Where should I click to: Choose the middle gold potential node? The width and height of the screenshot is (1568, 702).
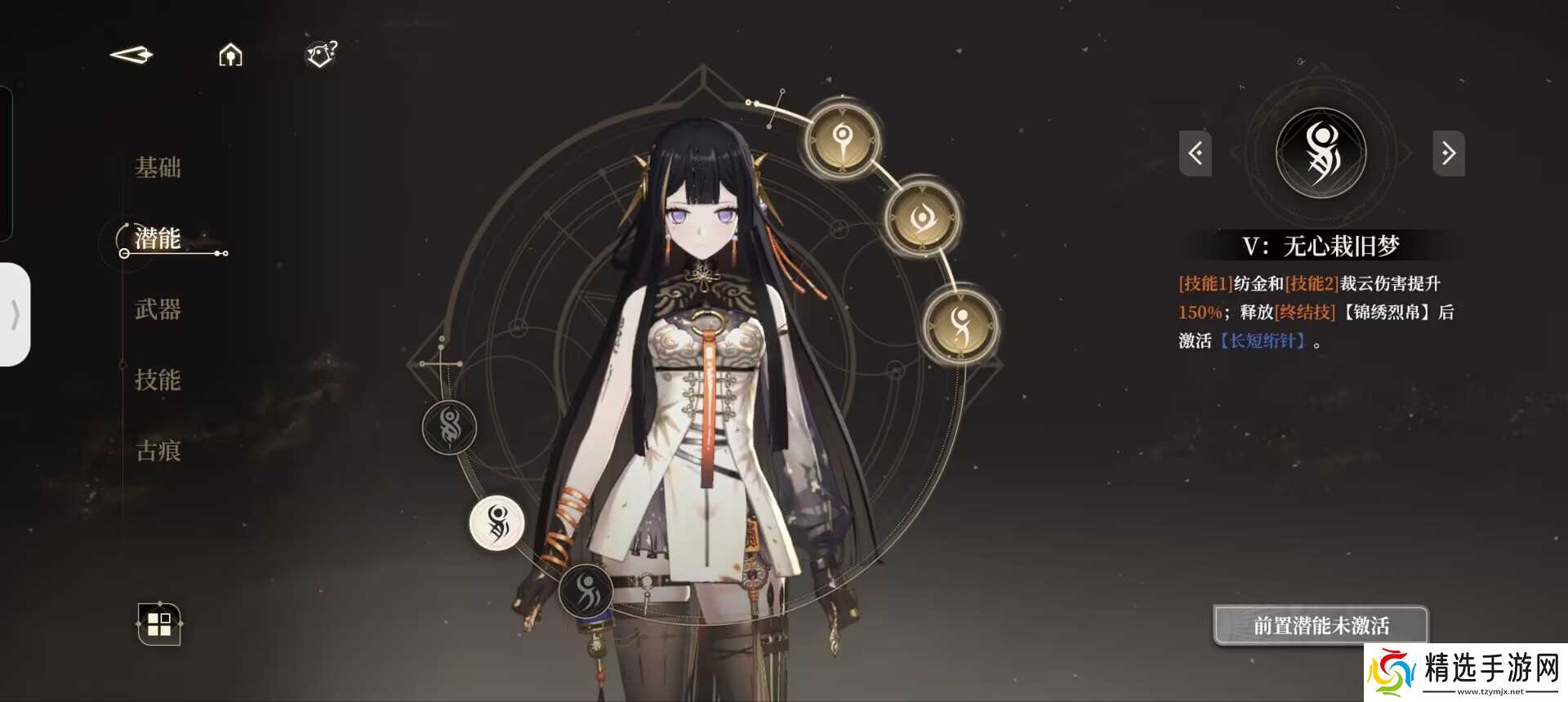click(x=923, y=217)
